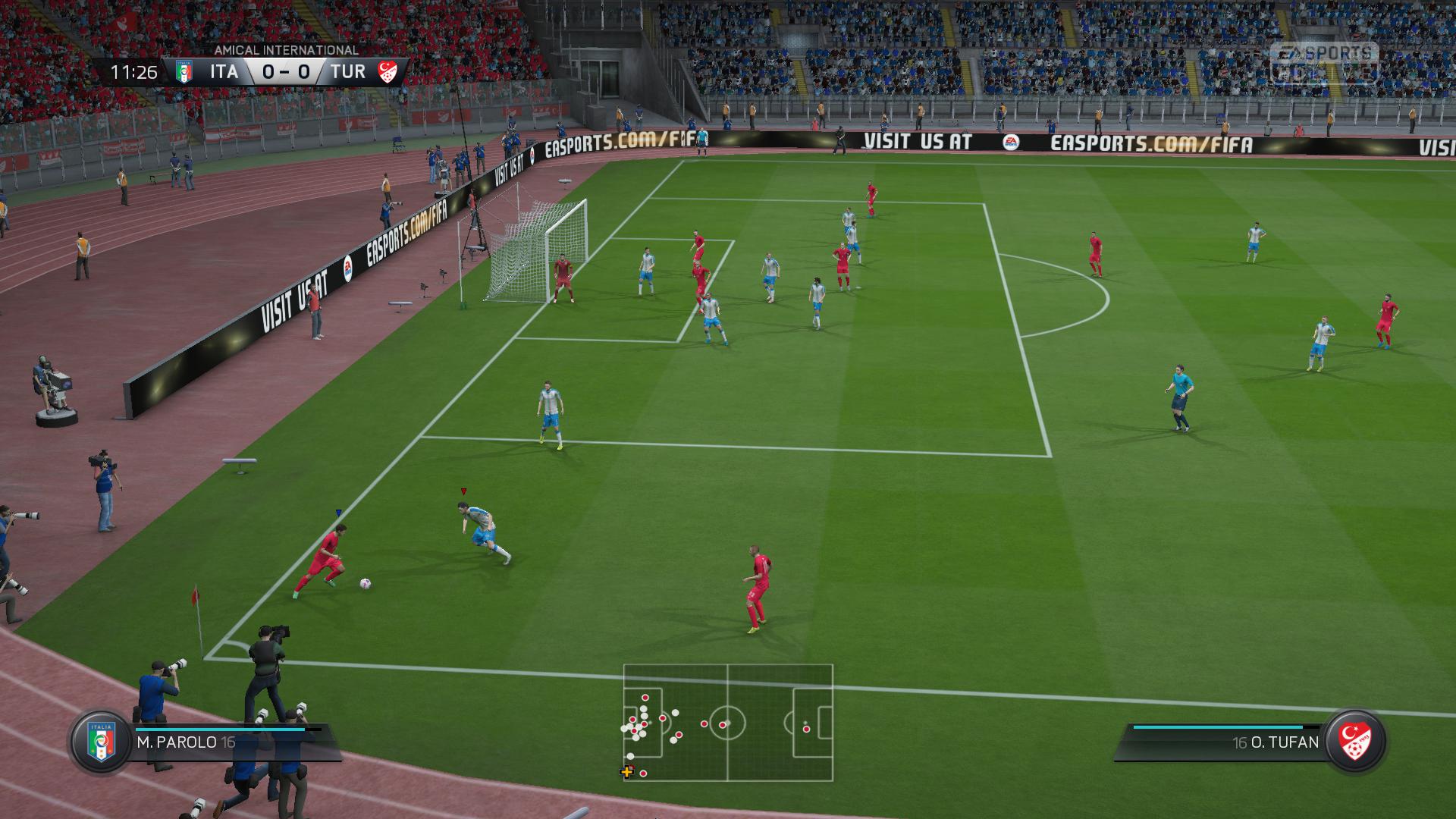Click the Turkey crest in the scoreboard
This screenshot has height=819, width=1456.
(x=388, y=72)
